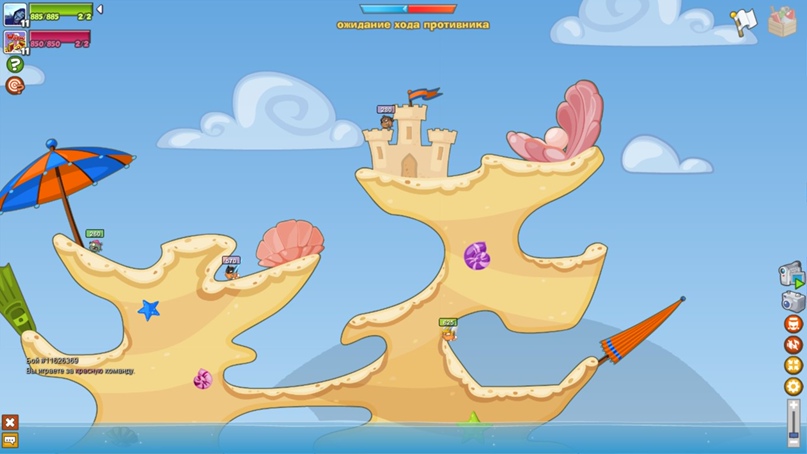Open the weapons crate icon
807x454 pixels.
click(x=782, y=22)
